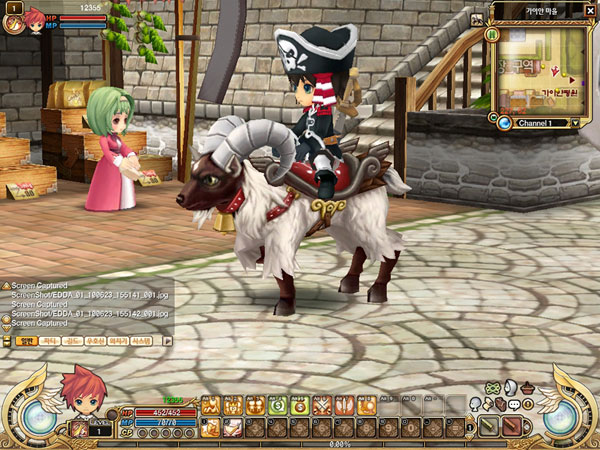Image resolution: width=600 pixels, height=450 pixels.
Task: Use the green potion hotbar slot
Action: click(276, 406)
